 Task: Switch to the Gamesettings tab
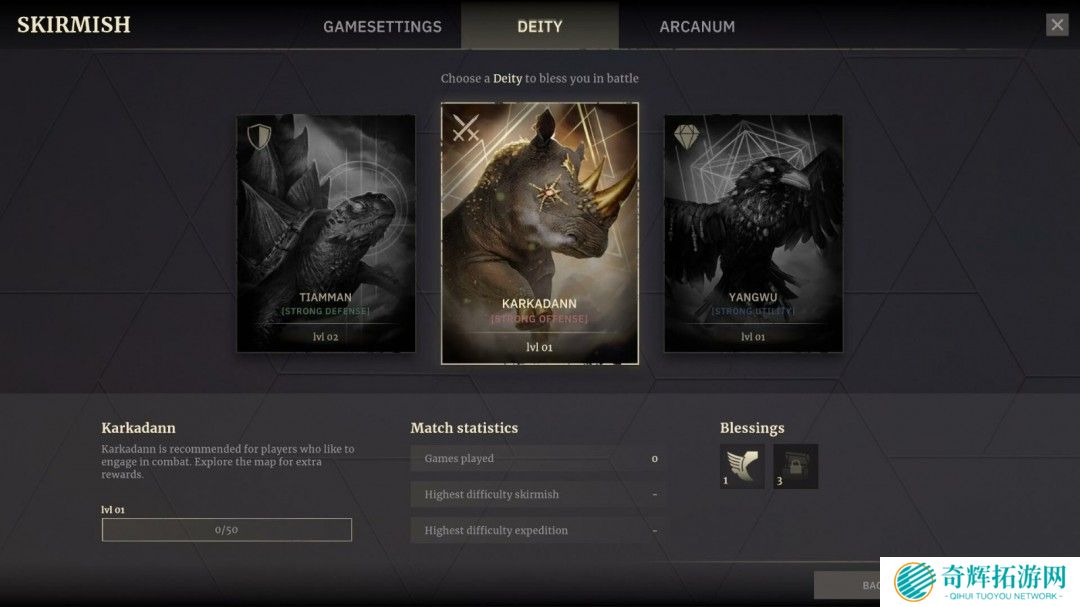(x=382, y=27)
